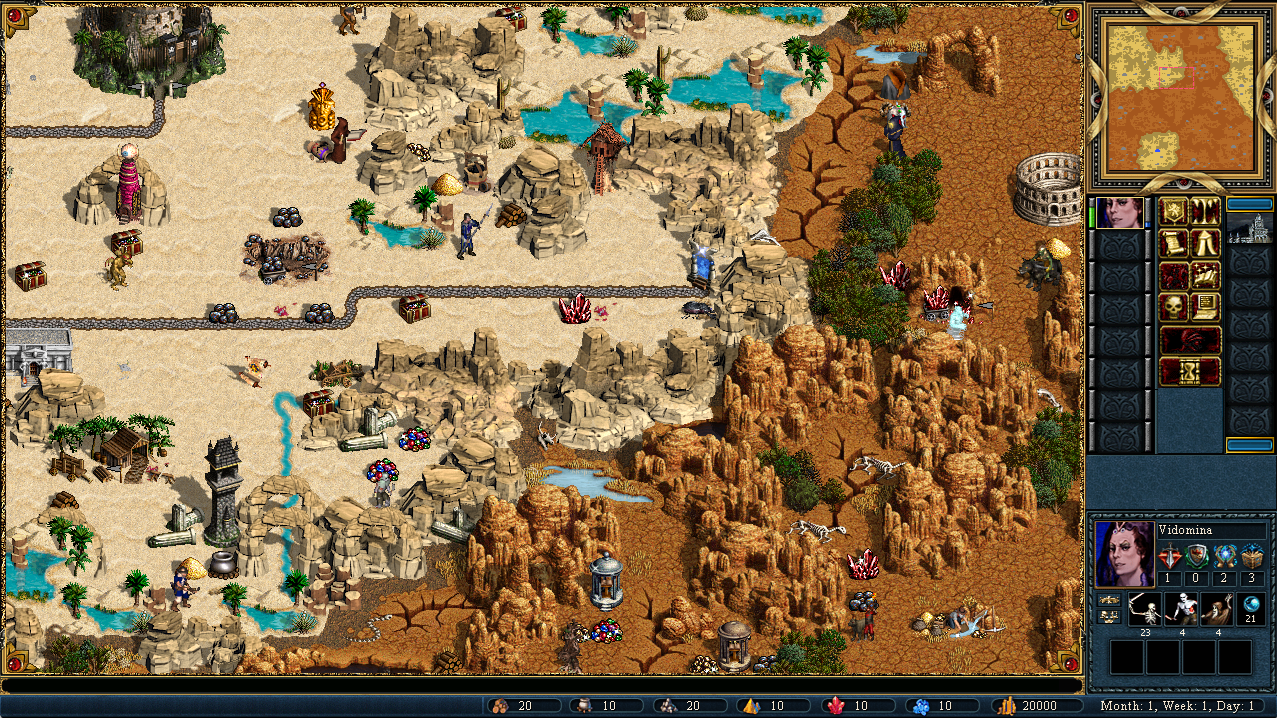Select the Next Hero helmet button

(1190, 339)
